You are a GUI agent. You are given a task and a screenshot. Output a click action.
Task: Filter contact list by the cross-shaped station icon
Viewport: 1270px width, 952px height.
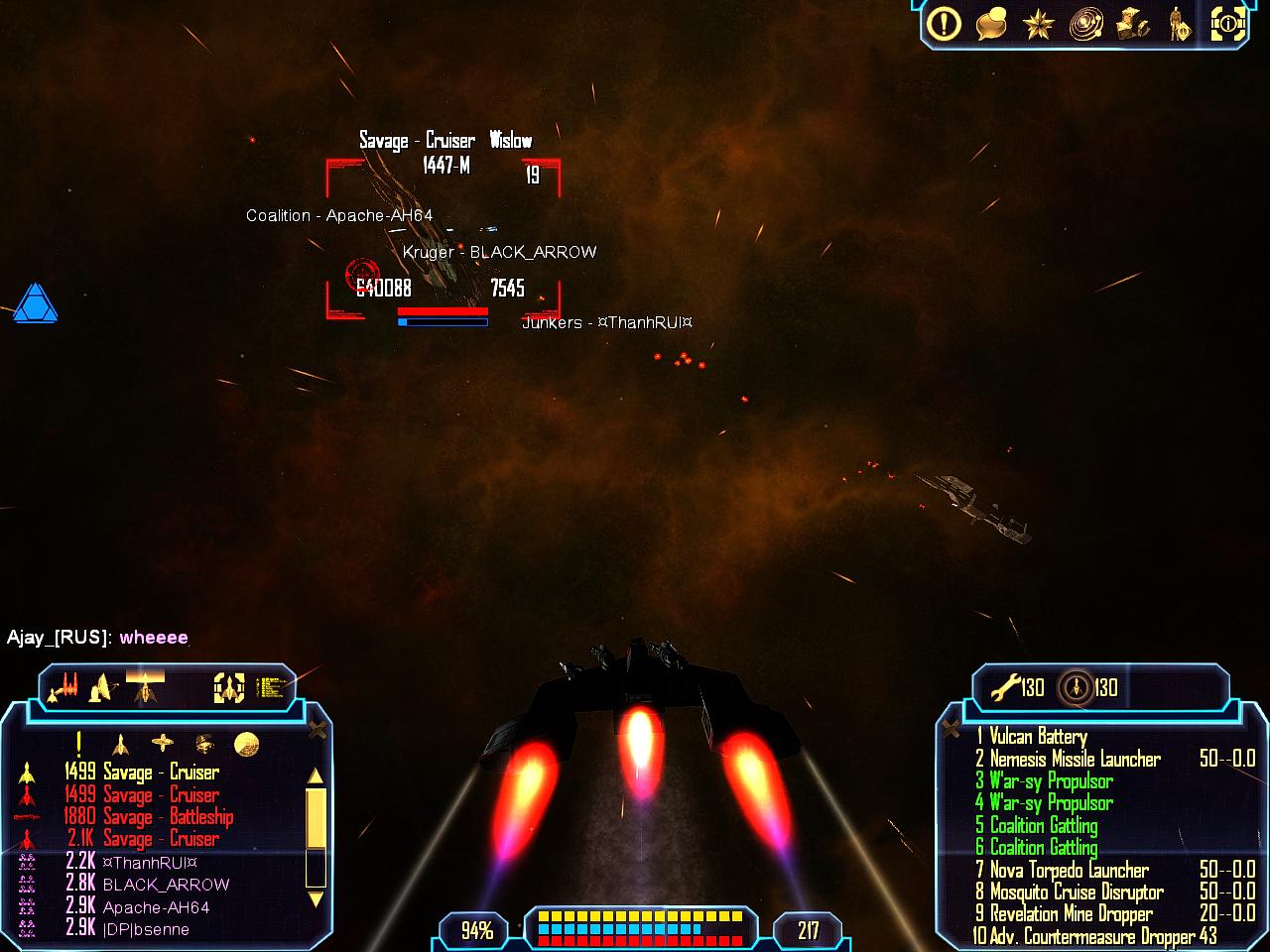tap(162, 743)
